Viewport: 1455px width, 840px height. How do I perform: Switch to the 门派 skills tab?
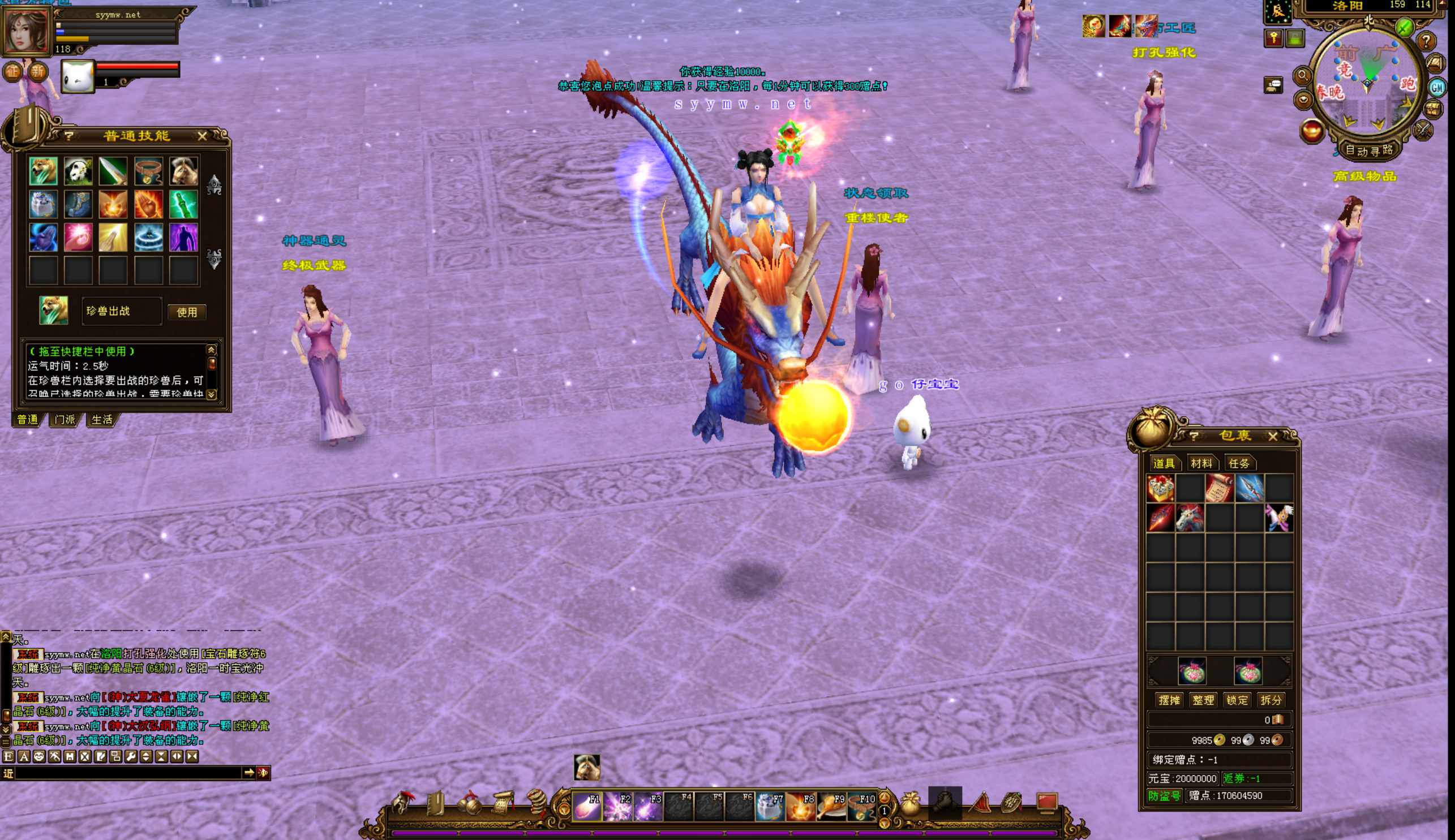coord(65,419)
